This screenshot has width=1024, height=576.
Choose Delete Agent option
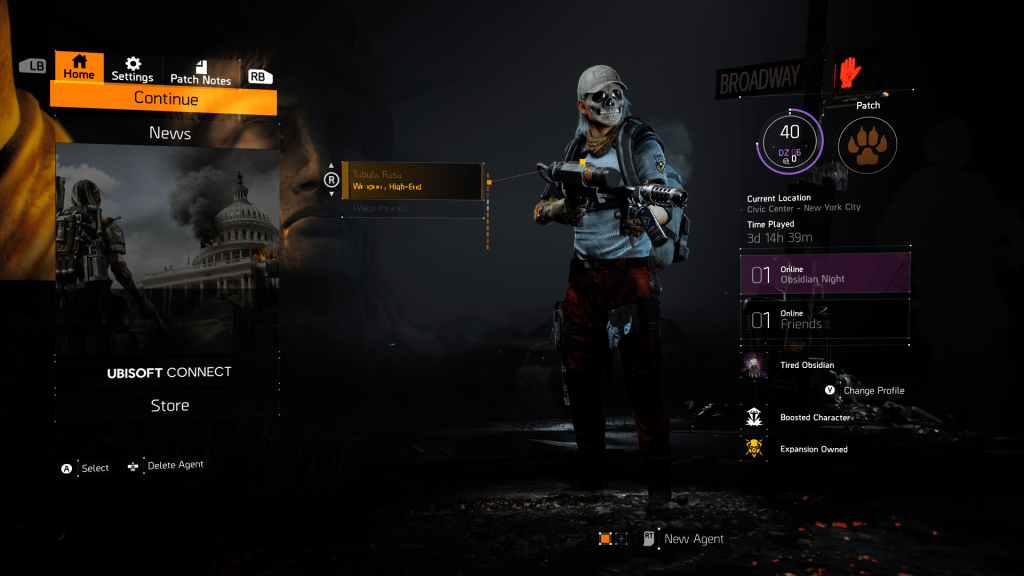click(174, 465)
